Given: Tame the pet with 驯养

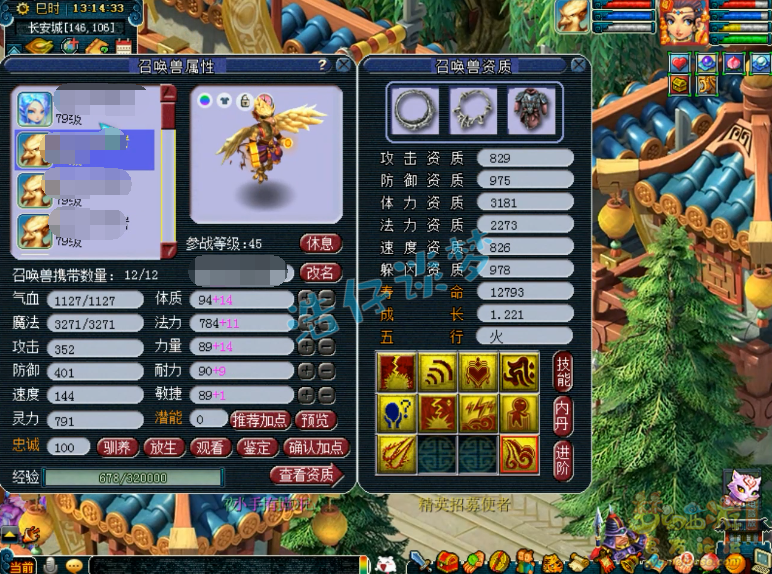Looking at the screenshot, I should coord(118,447).
